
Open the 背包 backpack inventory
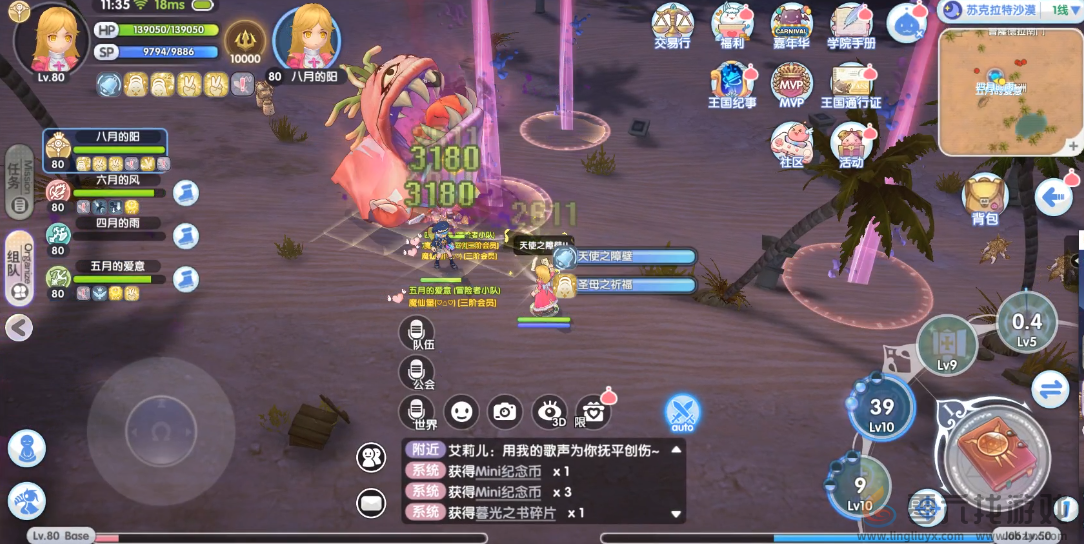pyautogui.click(x=984, y=197)
